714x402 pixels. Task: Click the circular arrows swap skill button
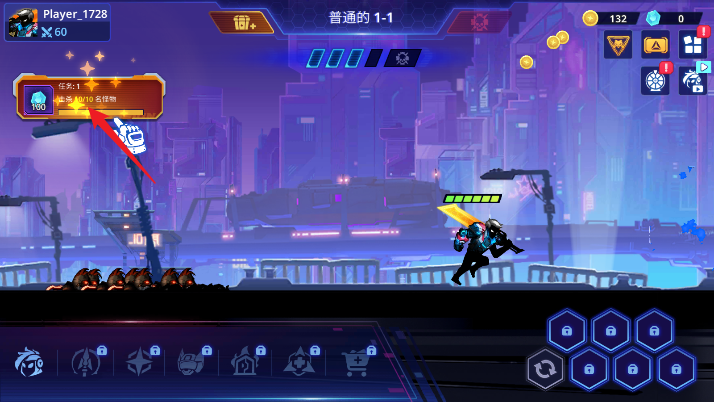point(545,370)
